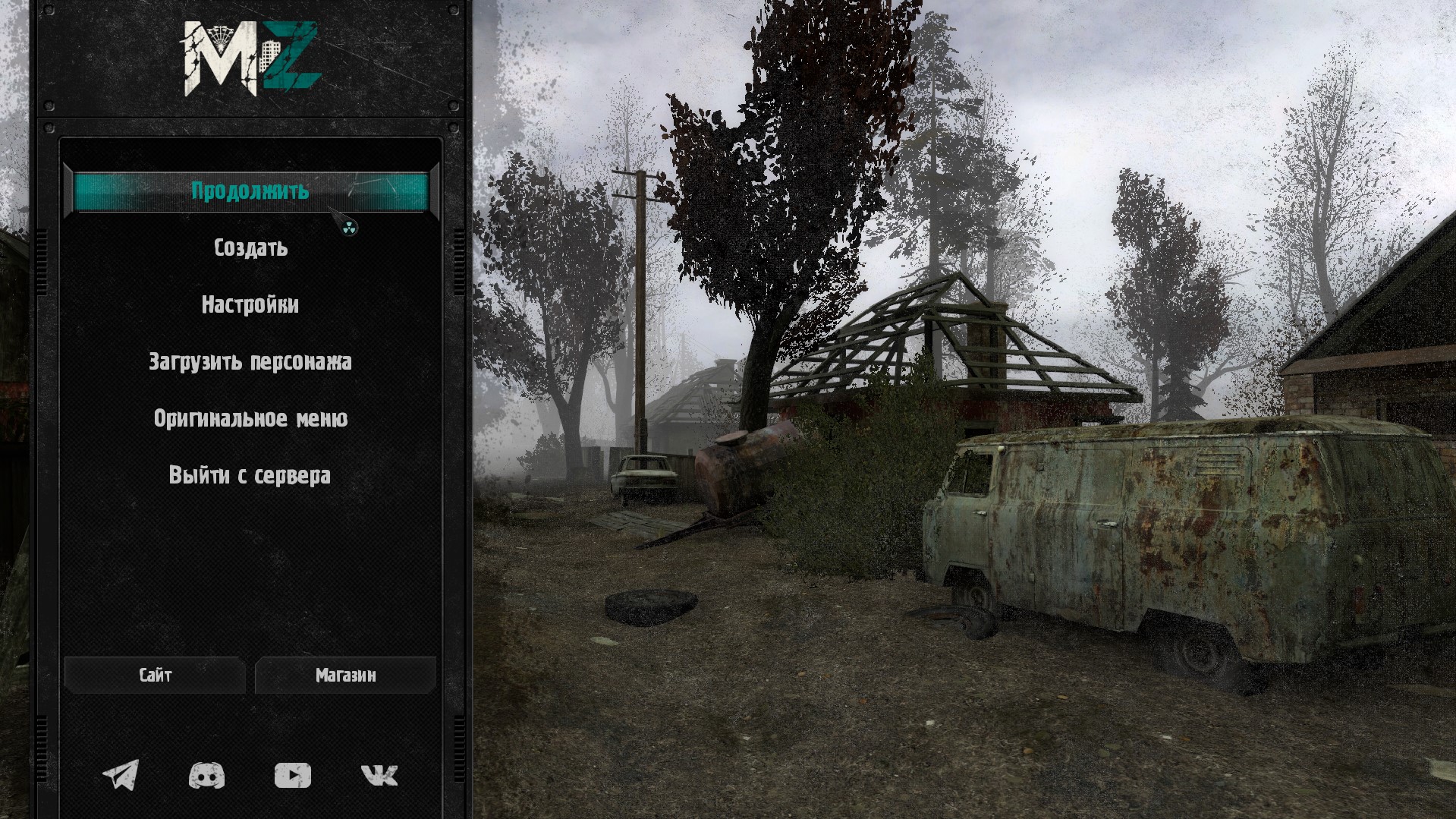Screen dimensions: 1456x819
Task: Open the Сайт website button
Action: (156, 676)
